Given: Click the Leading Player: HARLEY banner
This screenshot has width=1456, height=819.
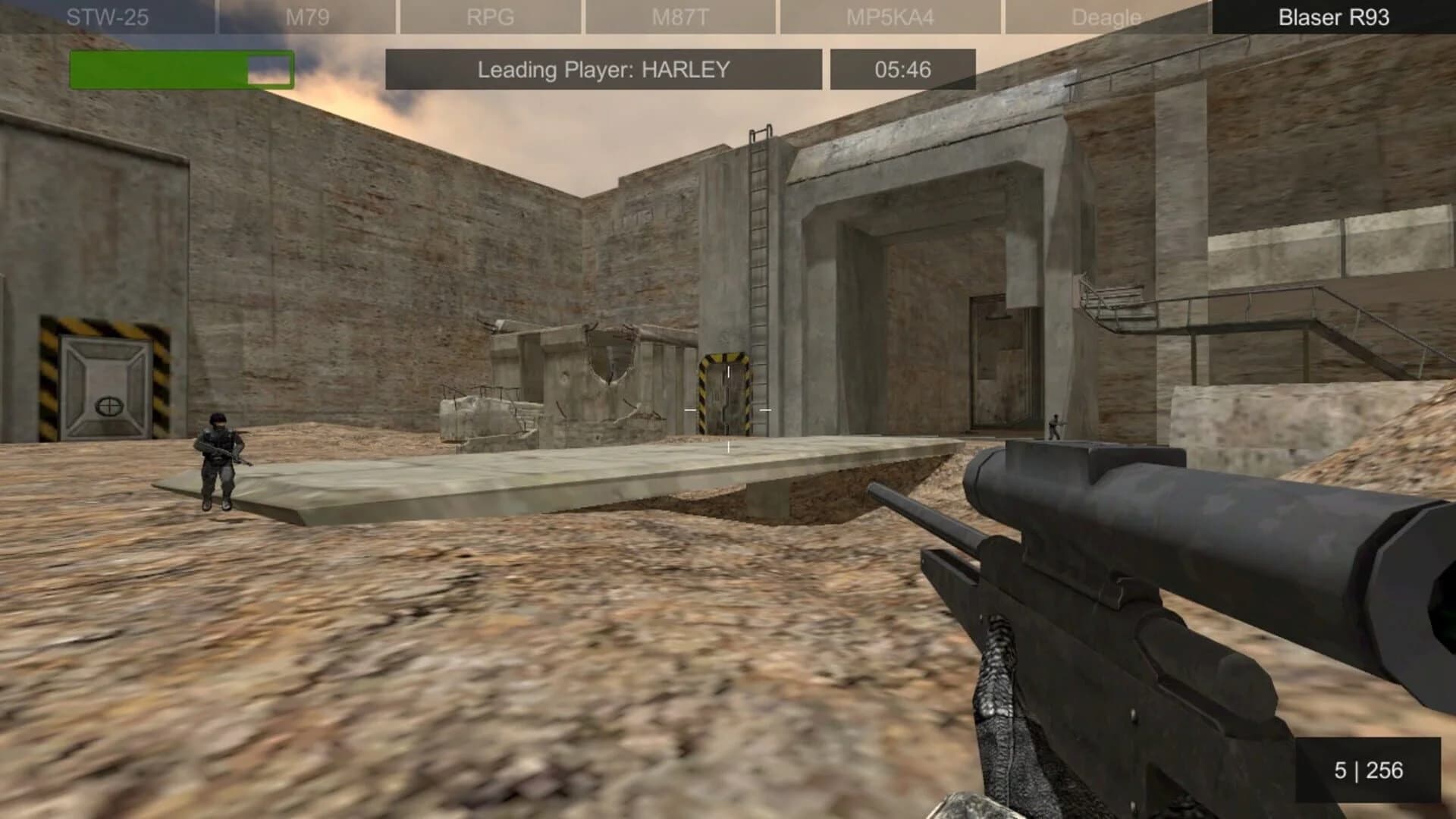Looking at the screenshot, I should click(603, 69).
